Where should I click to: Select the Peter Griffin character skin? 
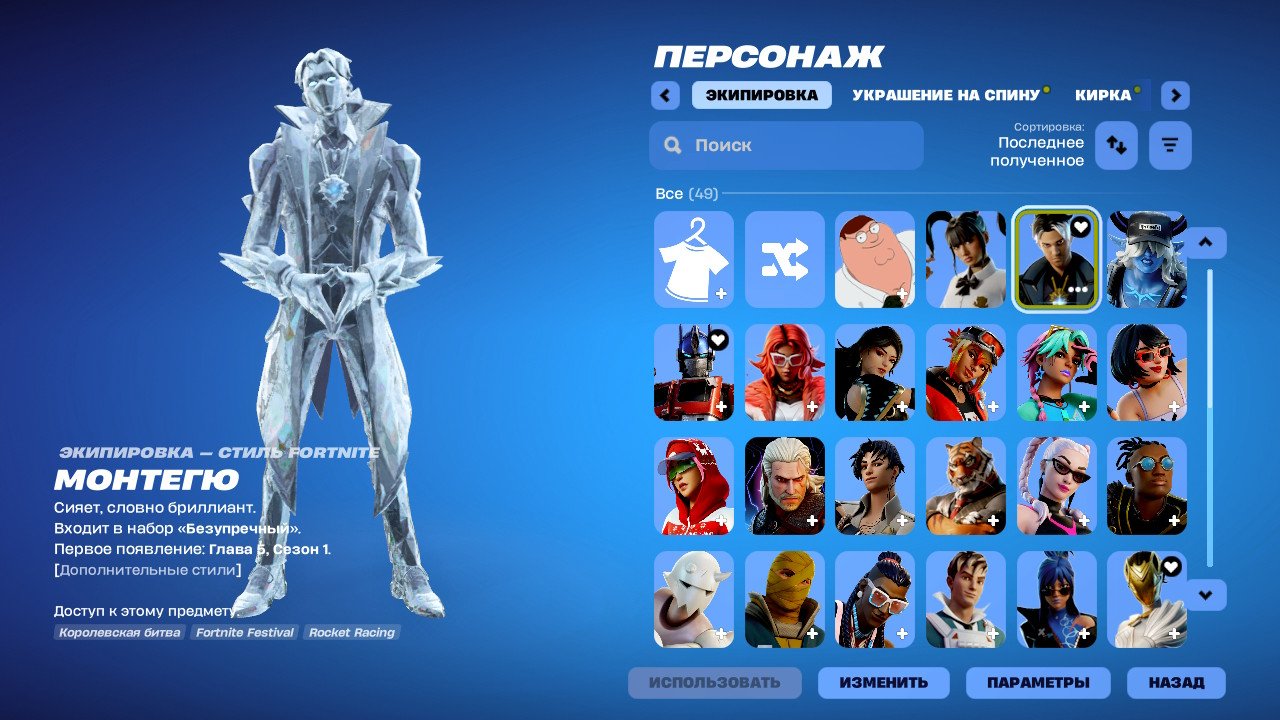tap(875, 258)
